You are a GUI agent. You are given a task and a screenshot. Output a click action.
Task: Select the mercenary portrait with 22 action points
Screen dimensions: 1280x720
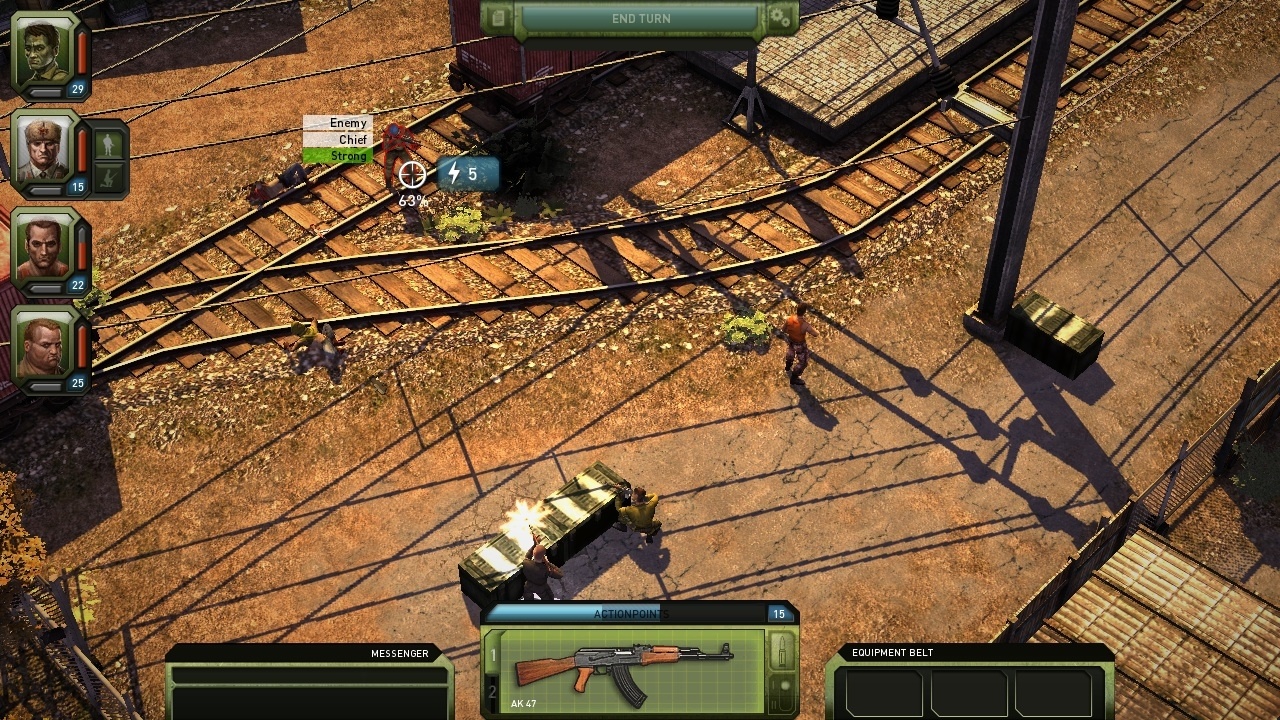pyautogui.click(x=45, y=247)
